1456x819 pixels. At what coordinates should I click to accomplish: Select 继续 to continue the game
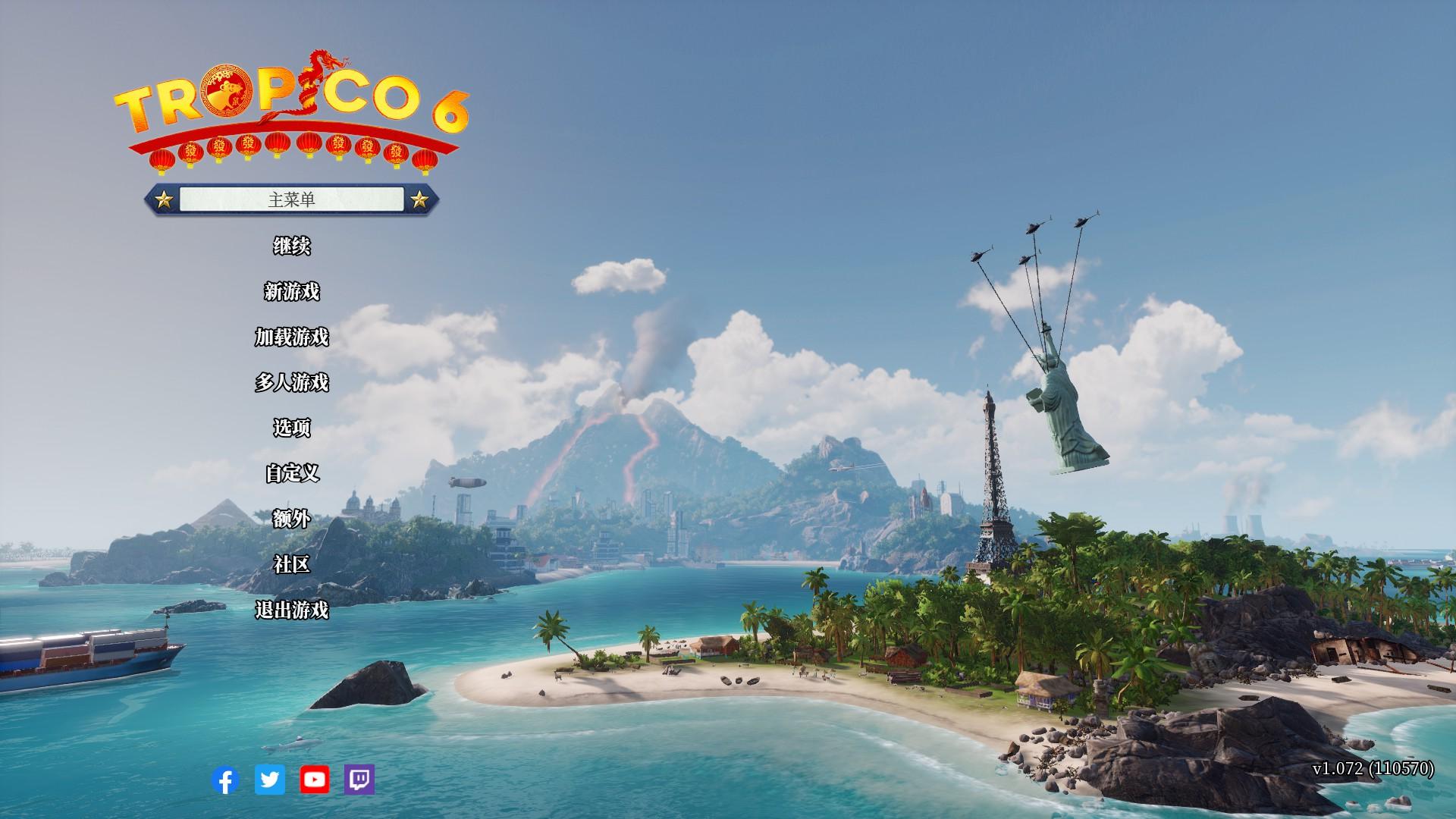(292, 246)
